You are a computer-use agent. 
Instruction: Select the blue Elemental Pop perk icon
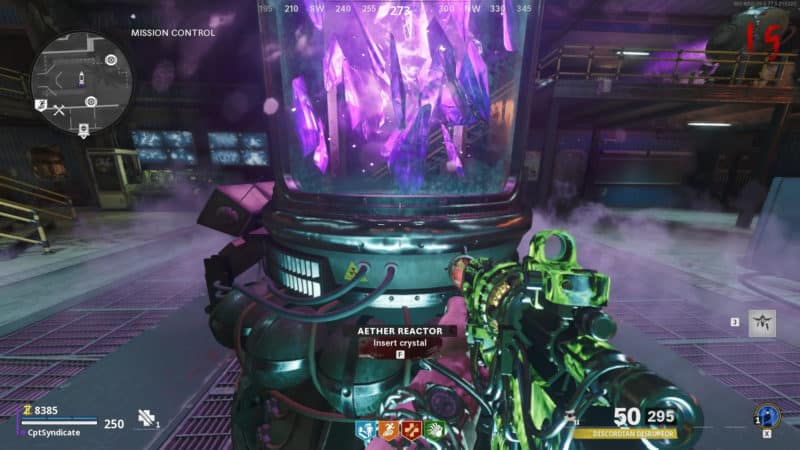point(367,431)
